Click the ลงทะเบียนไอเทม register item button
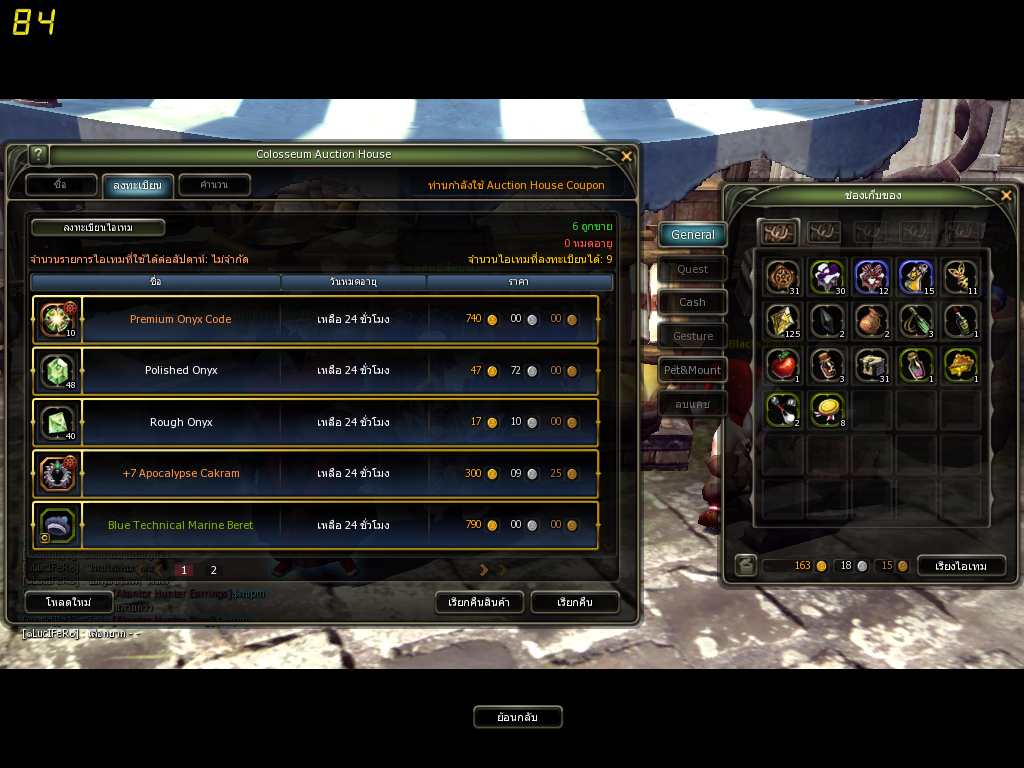 [98, 228]
